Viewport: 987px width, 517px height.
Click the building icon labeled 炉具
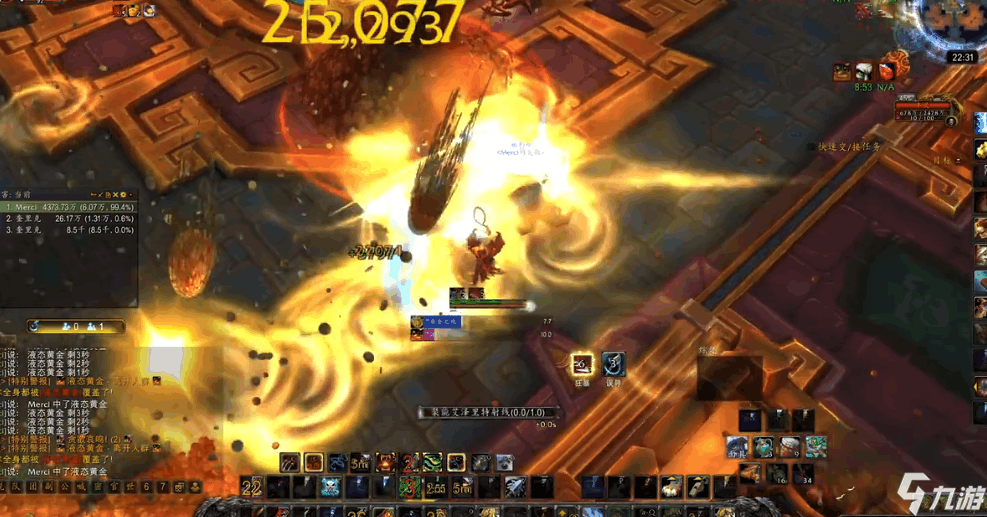tap(738, 446)
